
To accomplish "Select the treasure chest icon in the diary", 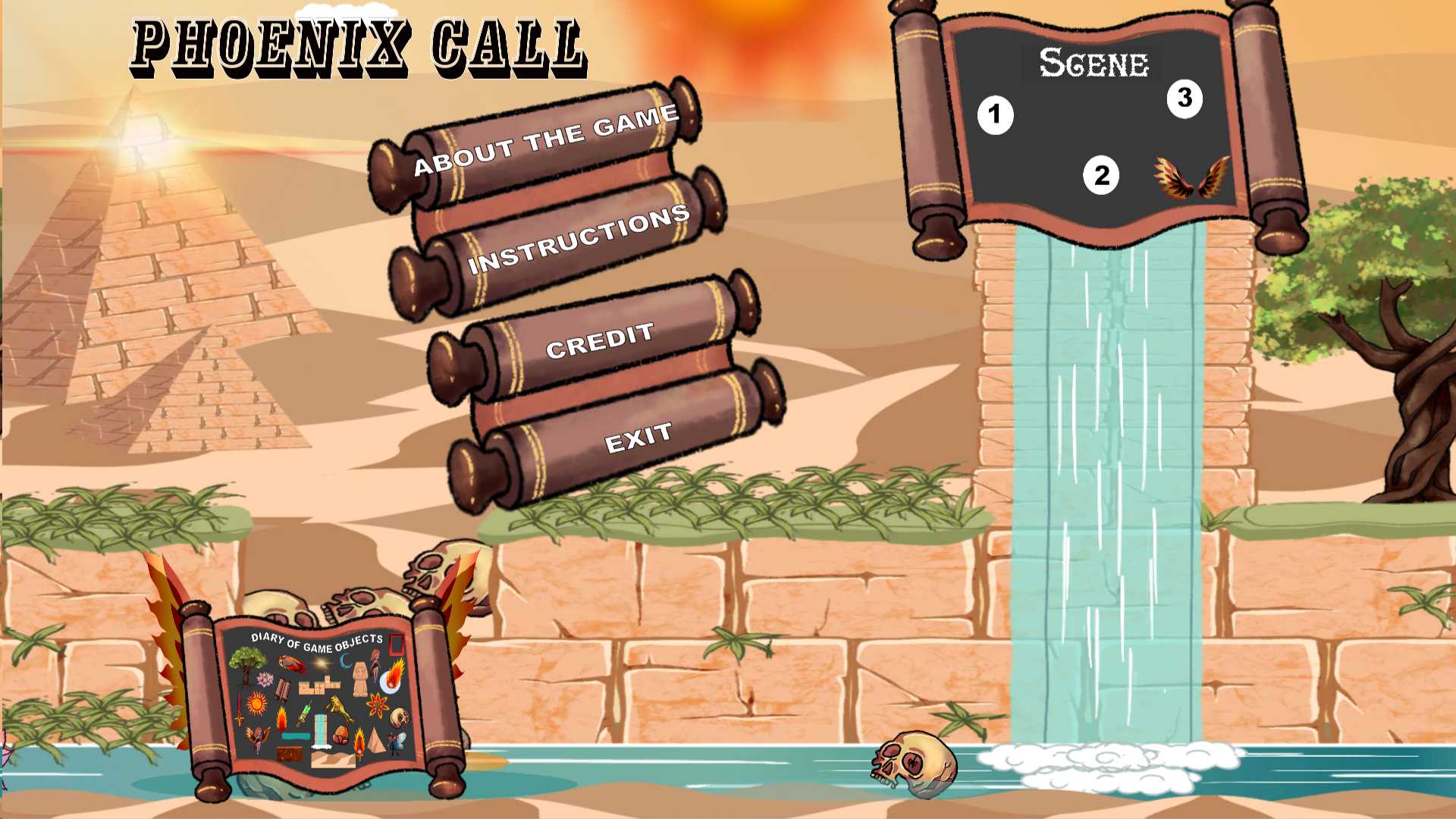I will click(290, 752).
